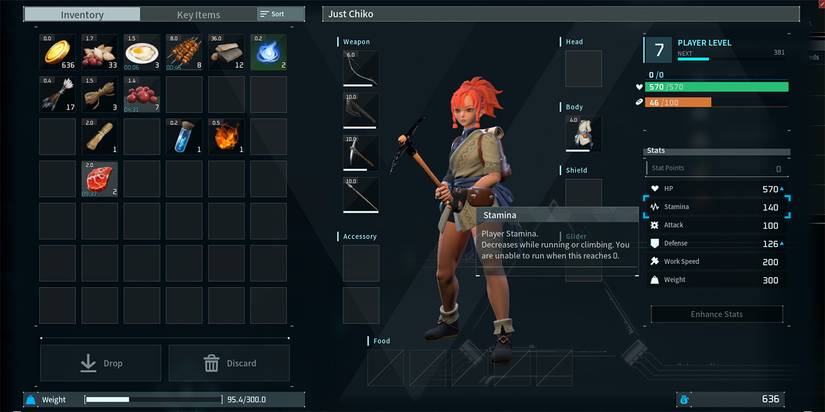The image size is (825, 412).
Task: Discard the selected item
Action: (x=229, y=363)
